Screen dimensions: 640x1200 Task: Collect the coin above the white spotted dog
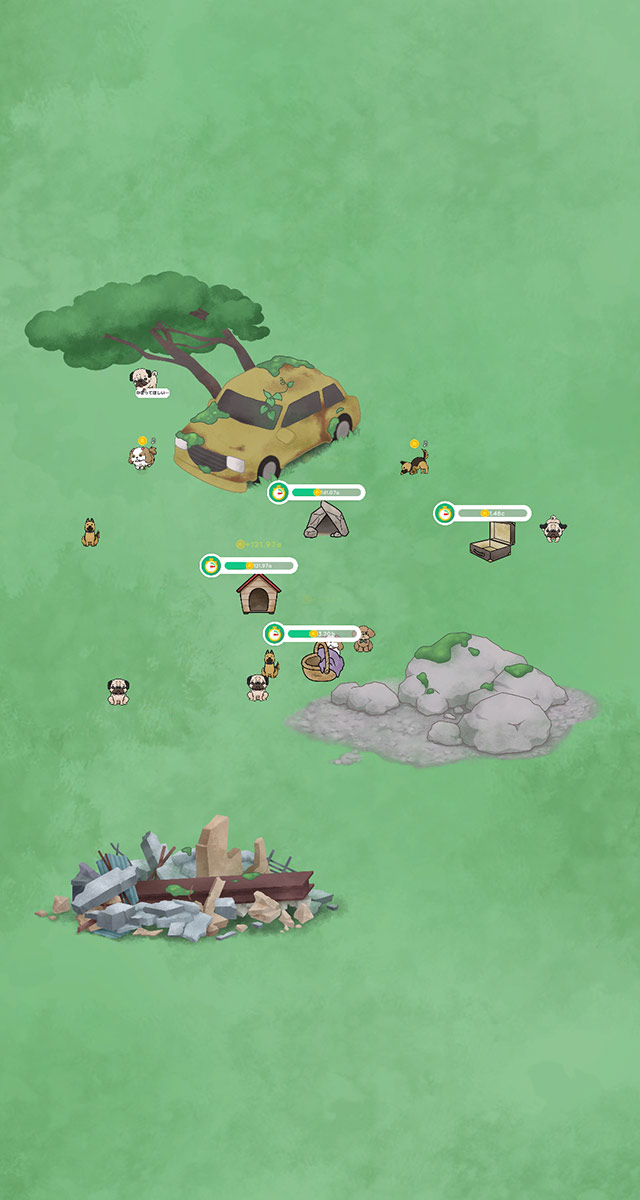[x=143, y=441]
